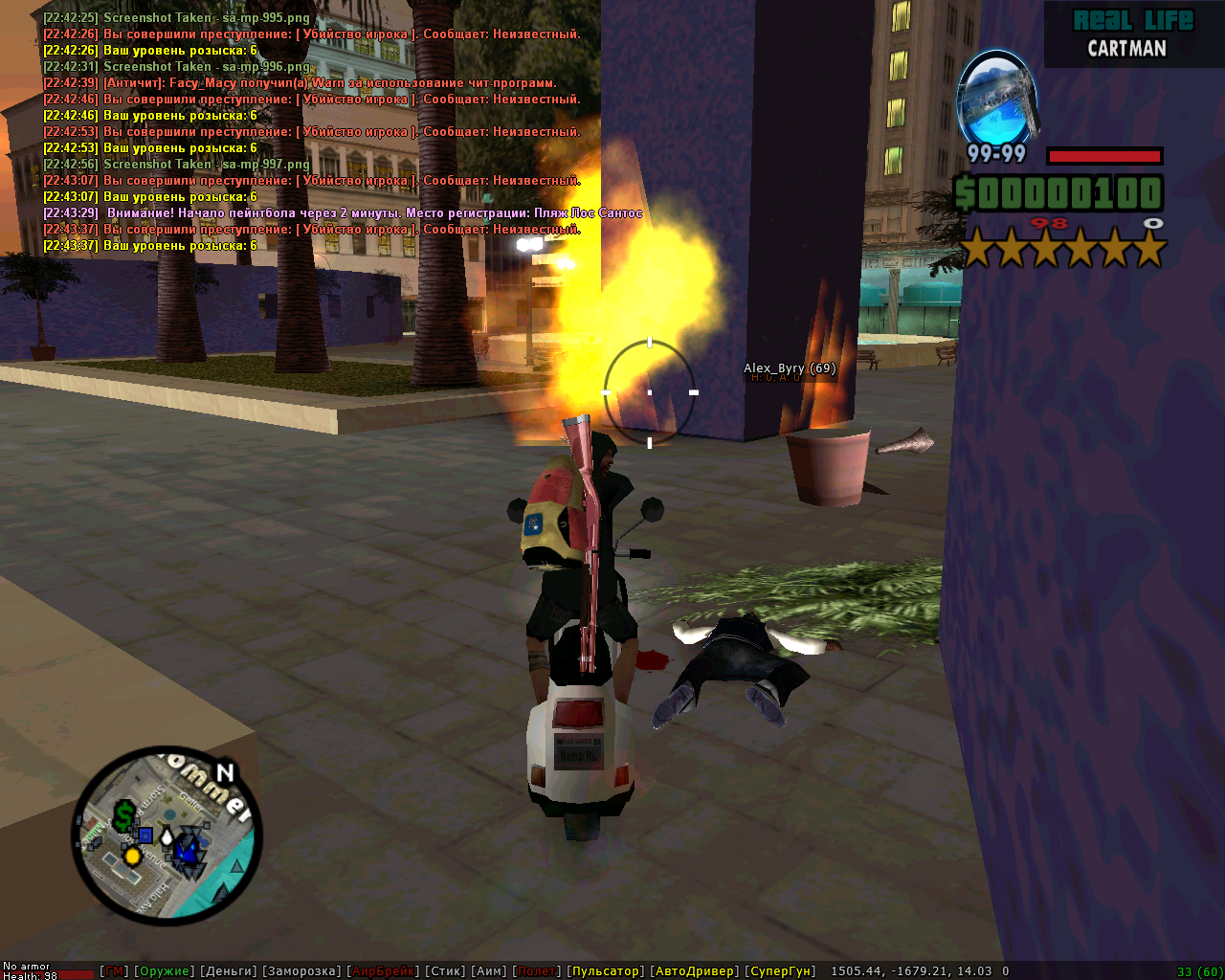Click the green dollar marker on minimap

pos(123,816)
